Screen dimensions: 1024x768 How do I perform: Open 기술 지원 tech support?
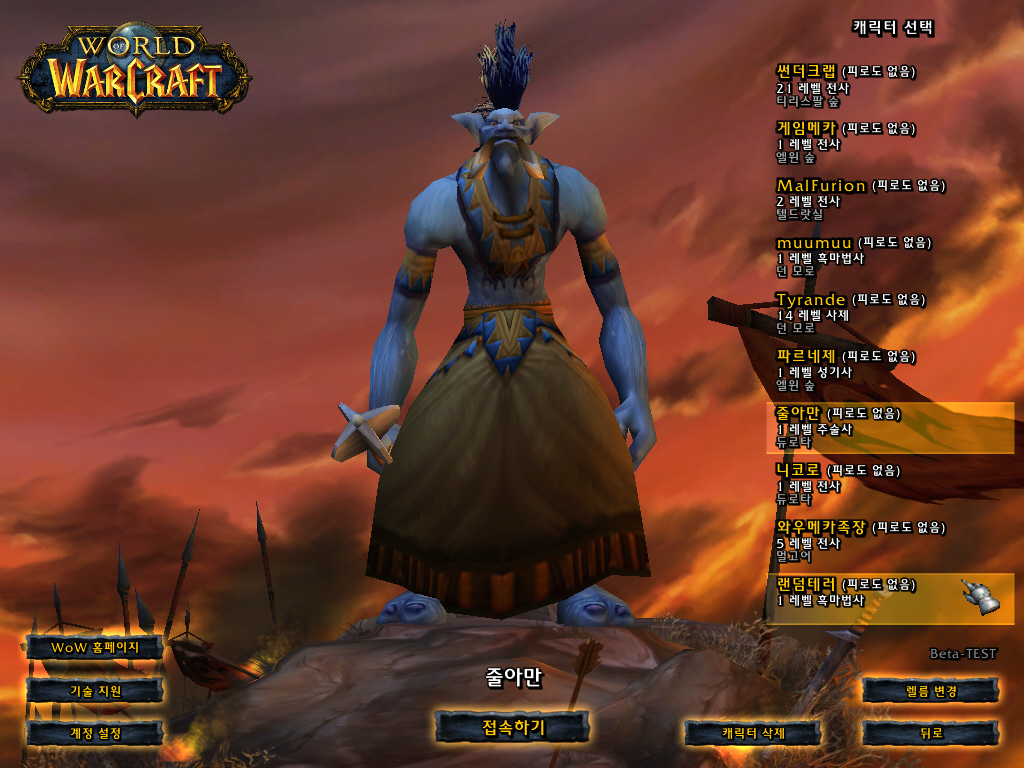pyautogui.click(x=95, y=690)
